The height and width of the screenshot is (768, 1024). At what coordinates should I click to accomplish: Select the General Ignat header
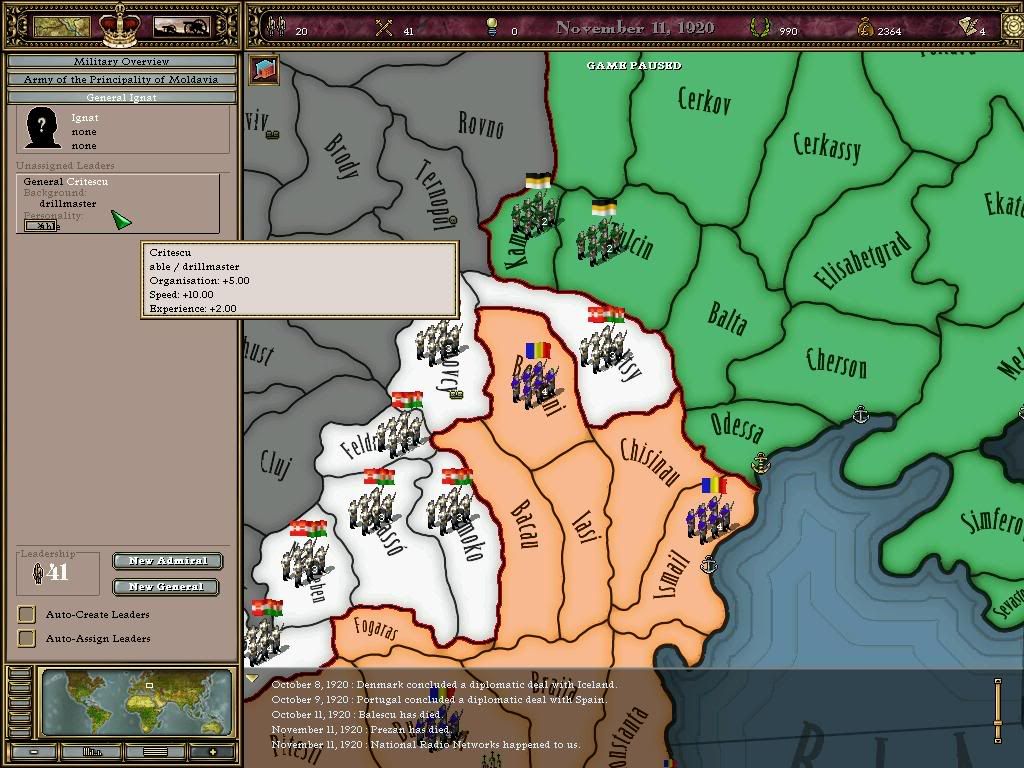pos(122,97)
